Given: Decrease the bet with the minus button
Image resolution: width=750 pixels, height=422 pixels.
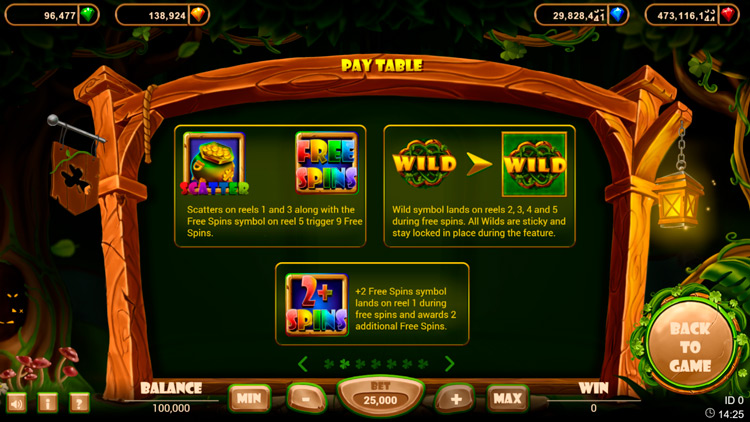Looking at the screenshot, I should 305,398.
